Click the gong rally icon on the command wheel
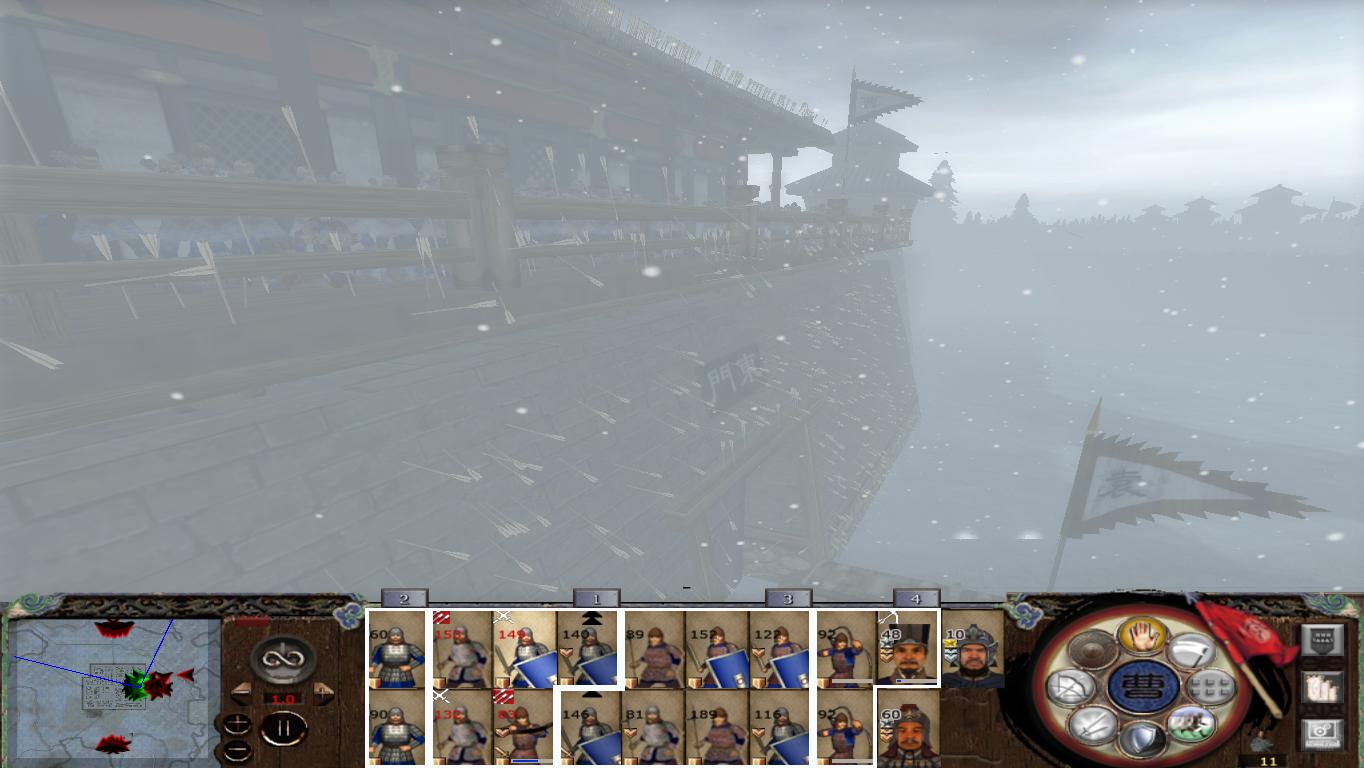 1093,650
